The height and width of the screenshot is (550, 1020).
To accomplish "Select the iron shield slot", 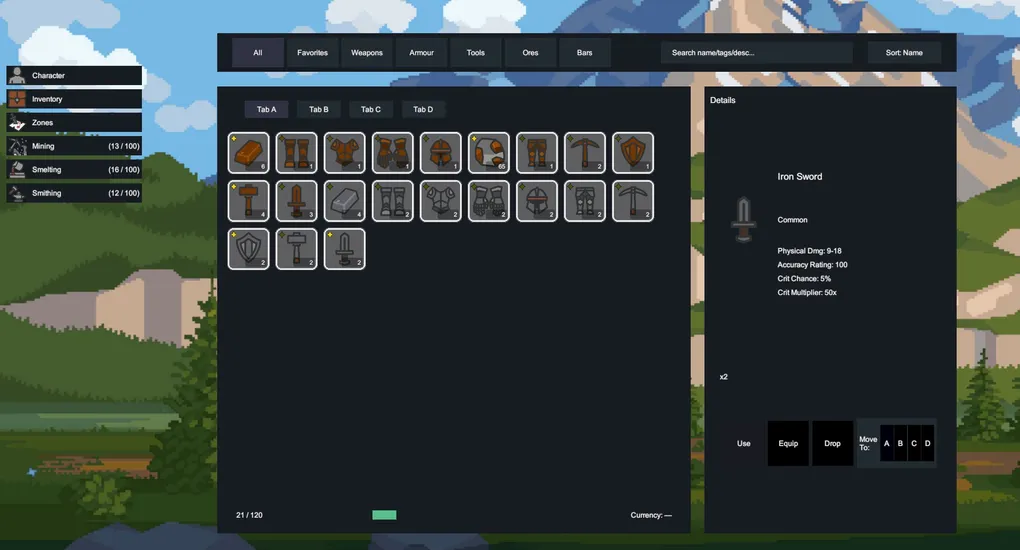I will tap(249, 249).
